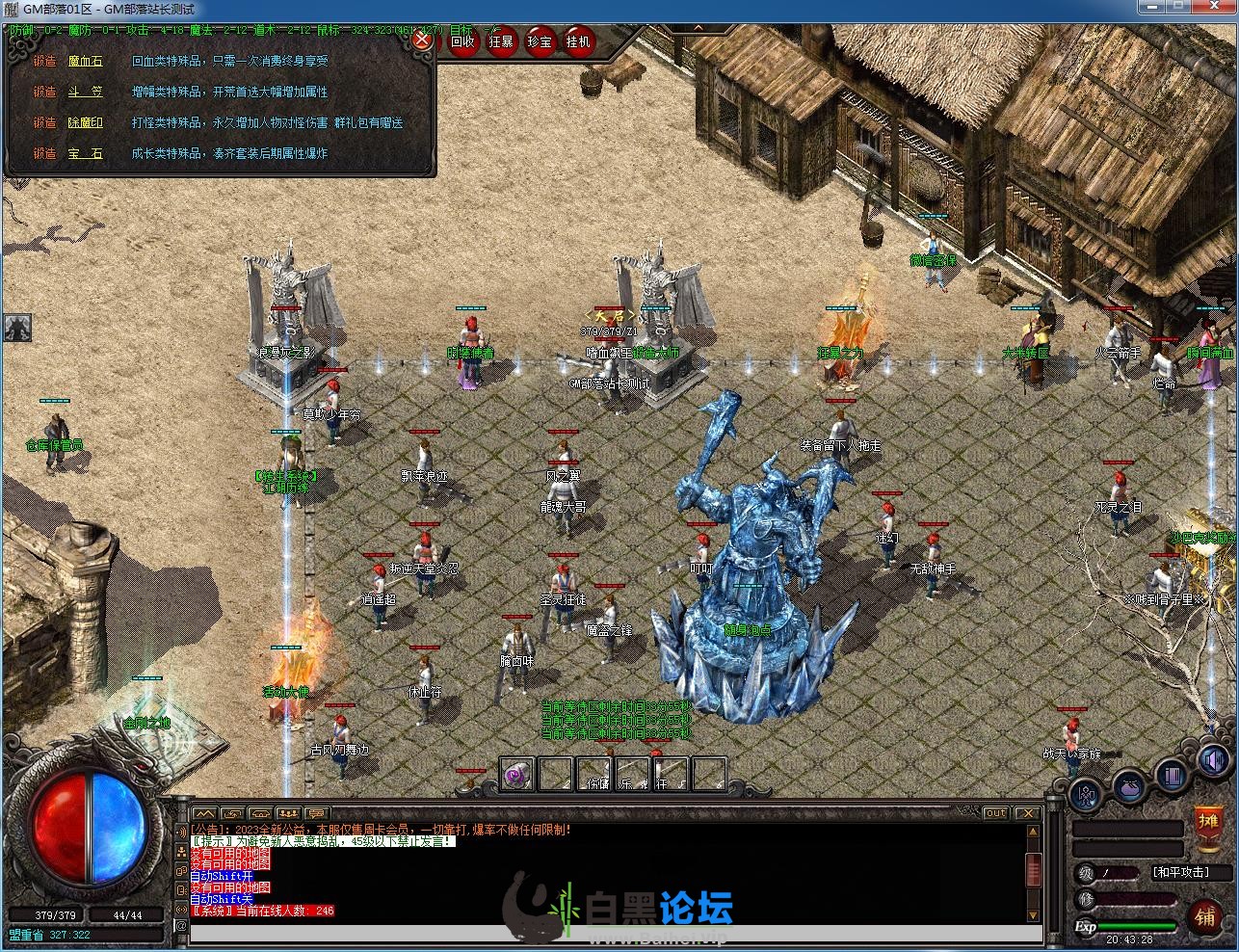Screen dimensions: 1239x952
Task: Use the purple scroll hotbar item
Action: pyautogui.click(x=517, y=774)
